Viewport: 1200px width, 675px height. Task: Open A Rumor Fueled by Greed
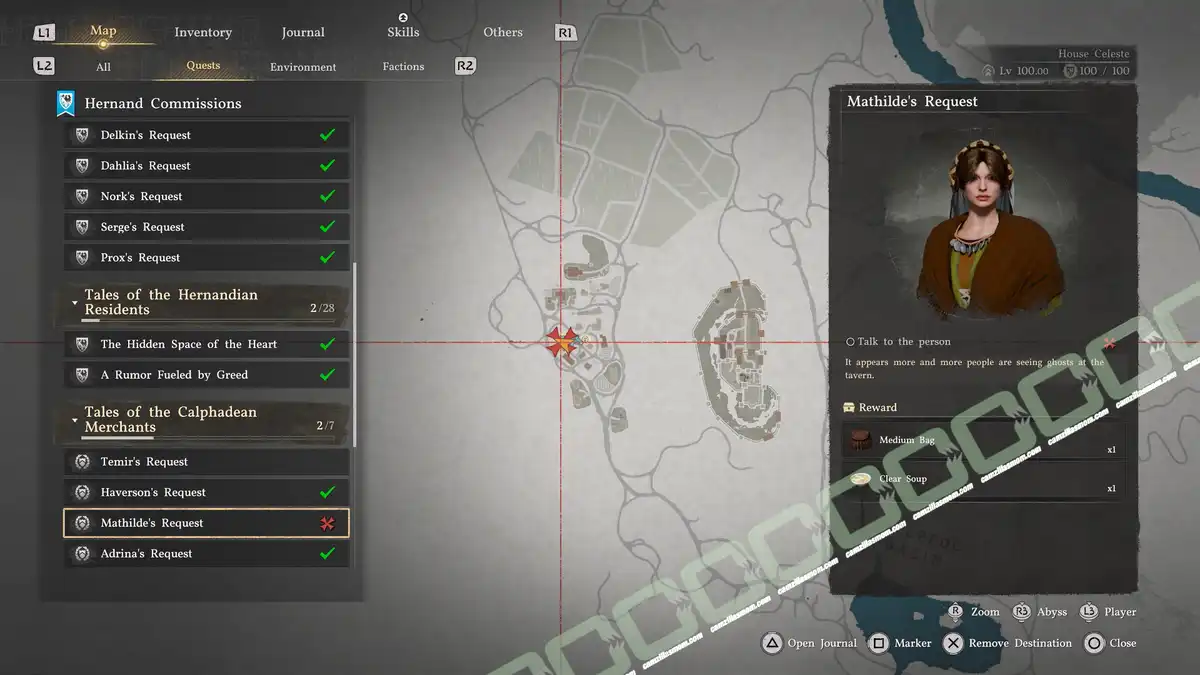(206, 375)
